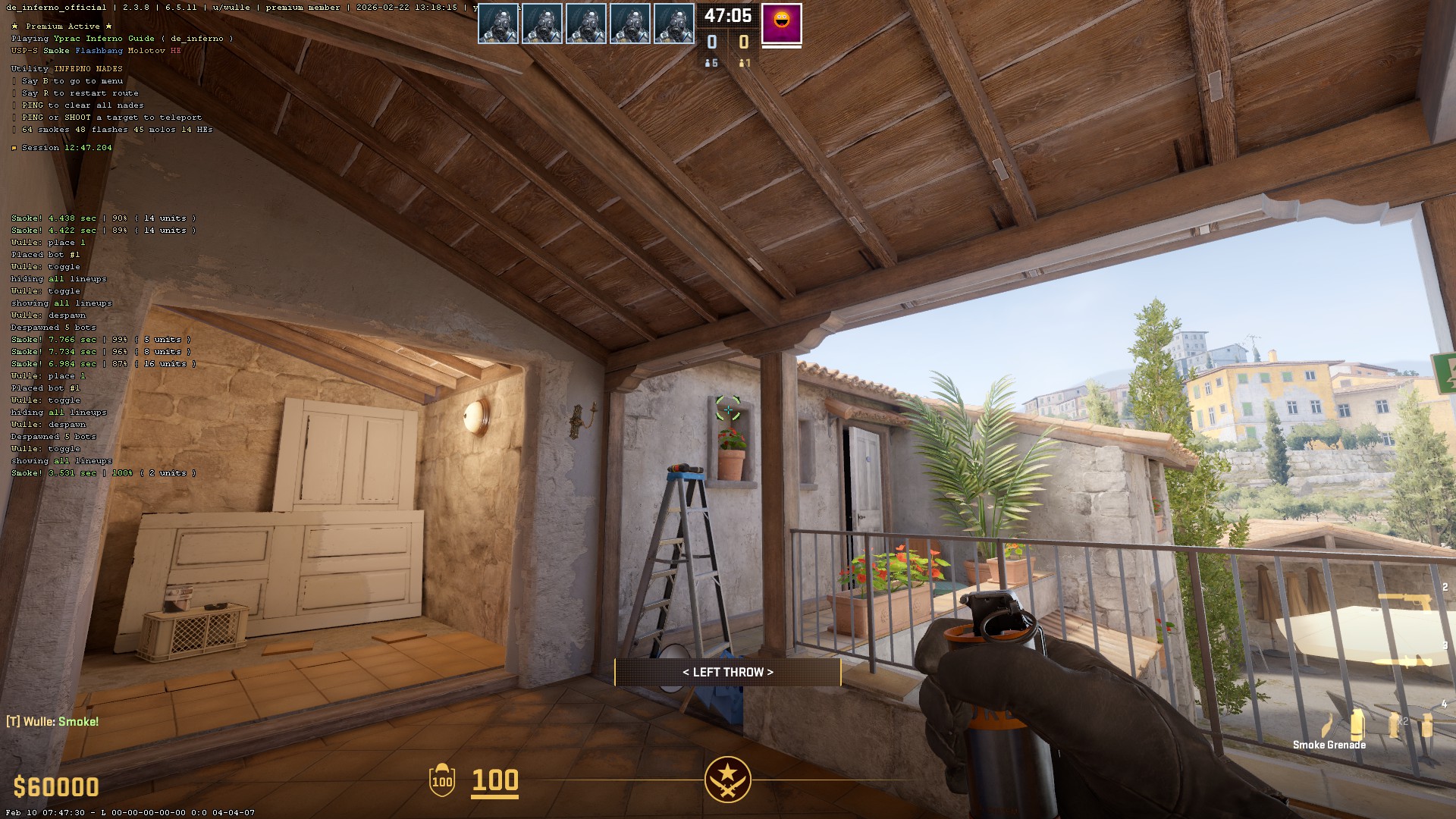Click the fifth CT player avatar portrait
The height and width of the screenshot is (819, 1456).
click(x=673, y=22)
